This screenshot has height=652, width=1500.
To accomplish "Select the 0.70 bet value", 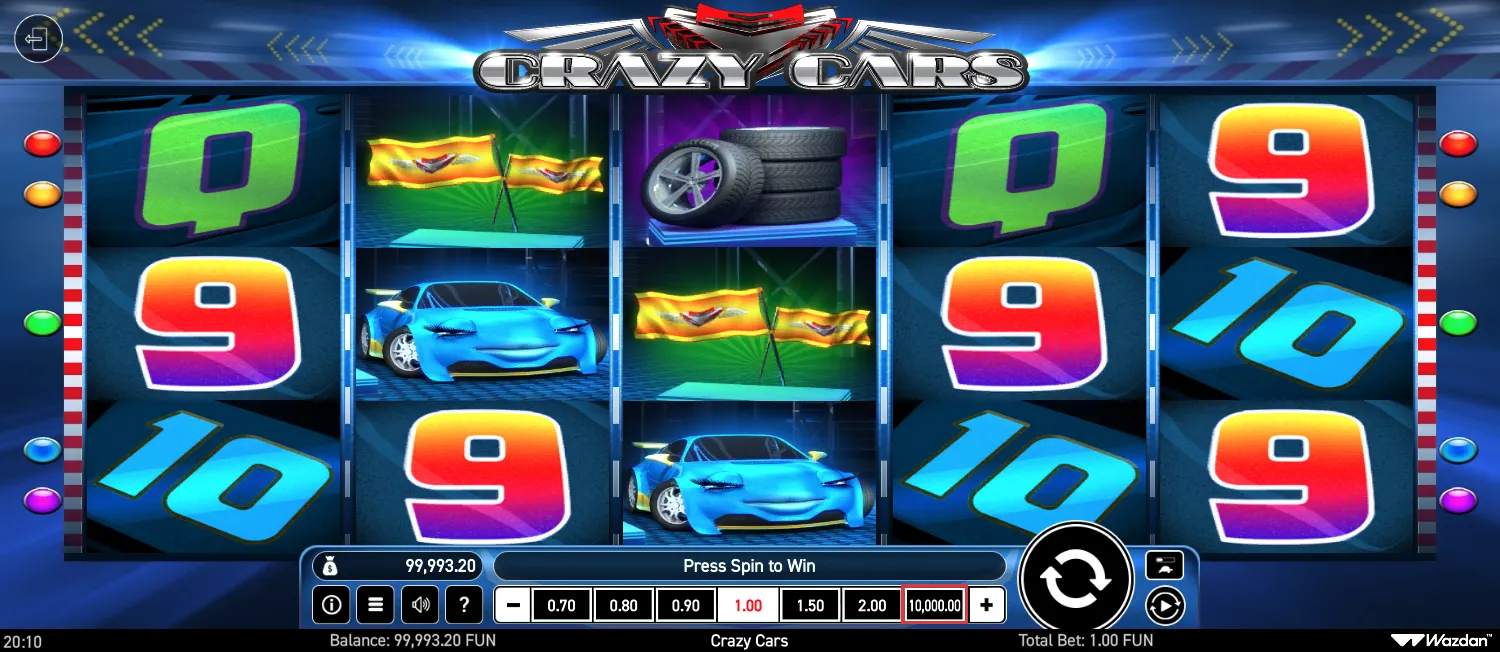I will [562, 605].
